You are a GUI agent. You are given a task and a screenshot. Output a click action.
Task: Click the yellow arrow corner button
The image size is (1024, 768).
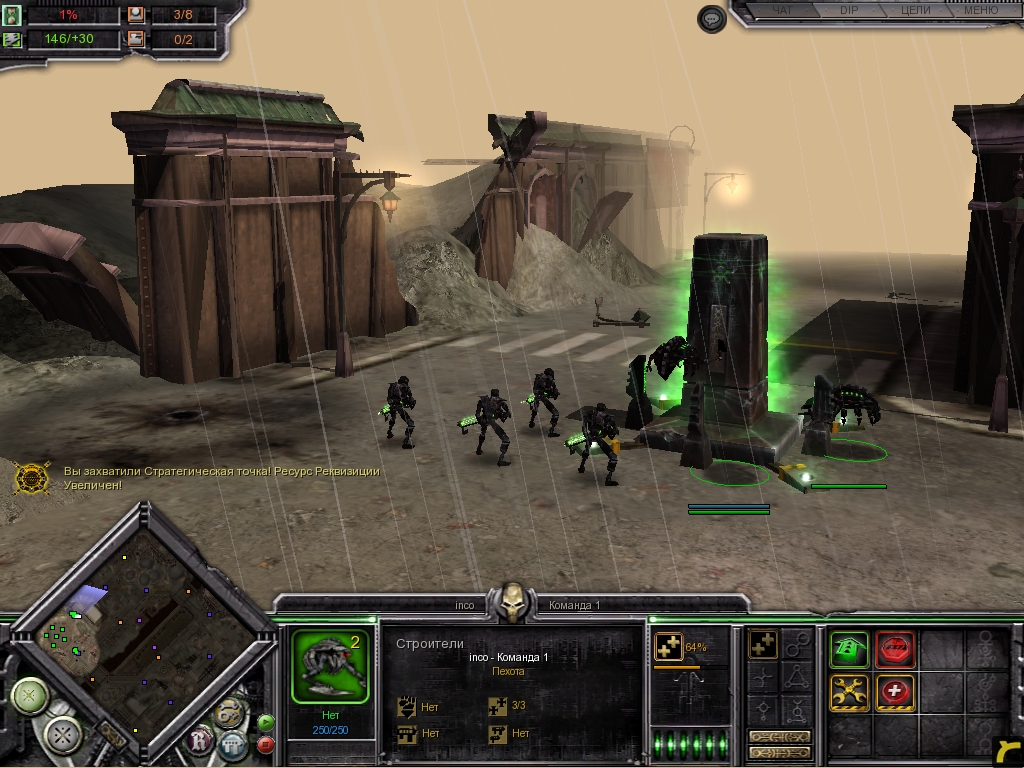coord(1009,753)
